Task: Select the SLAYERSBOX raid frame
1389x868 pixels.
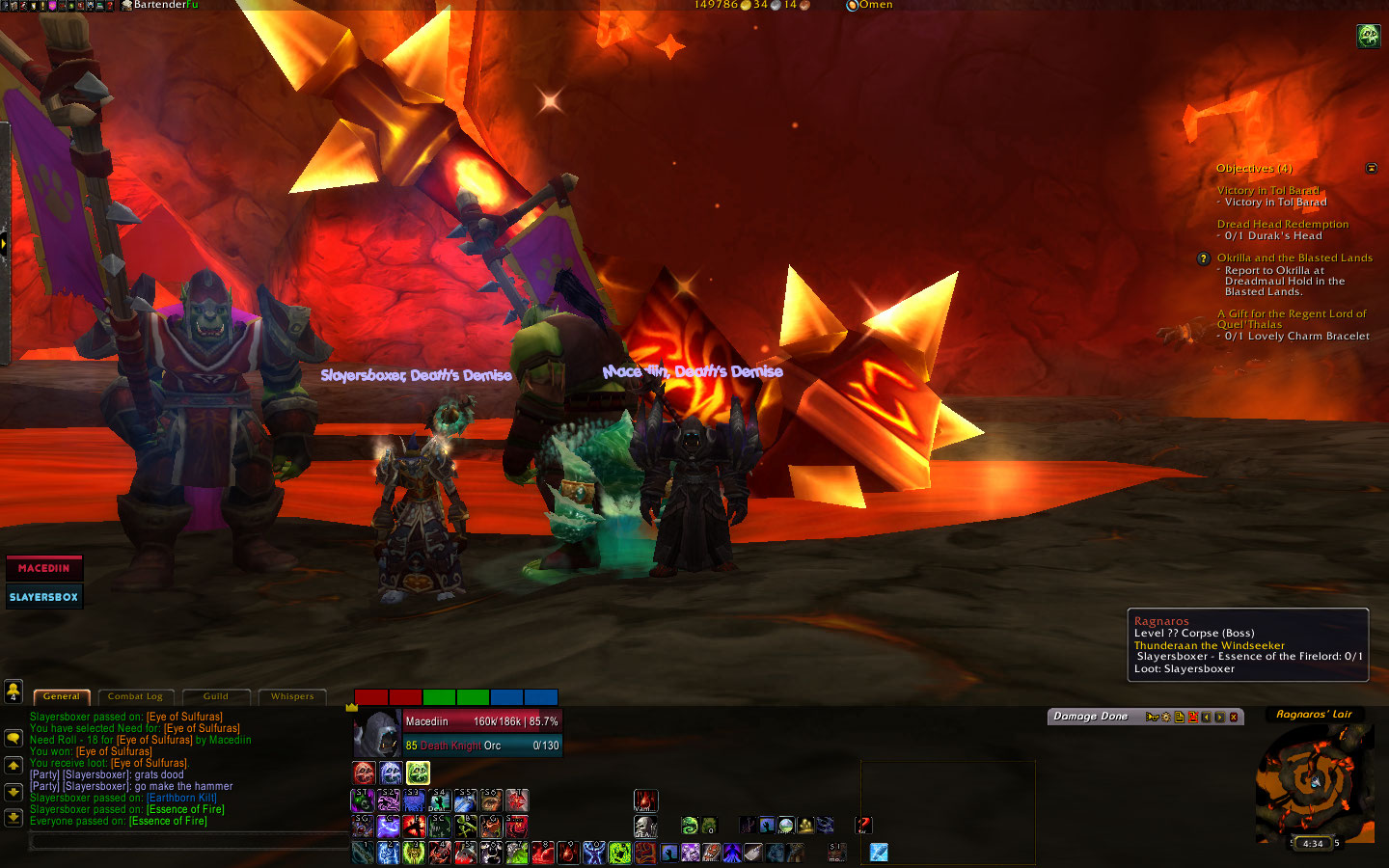Action: pyautogui.click(x=44, y=597)
